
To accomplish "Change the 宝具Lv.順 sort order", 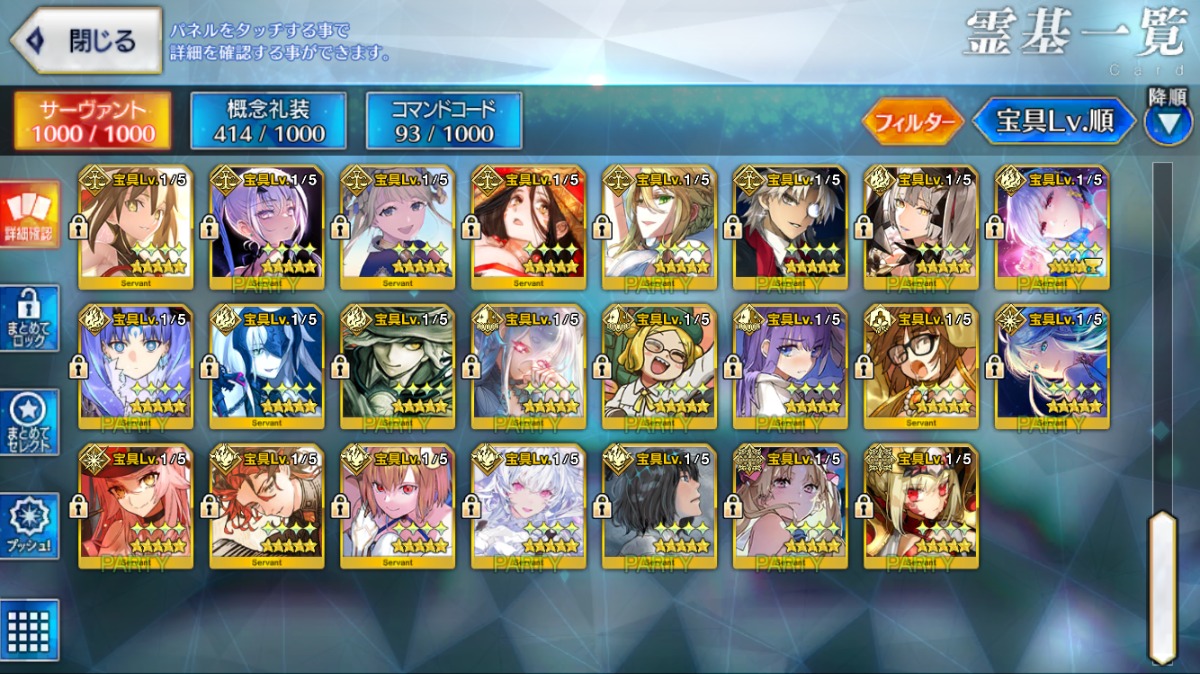I will pos(1054,122).
